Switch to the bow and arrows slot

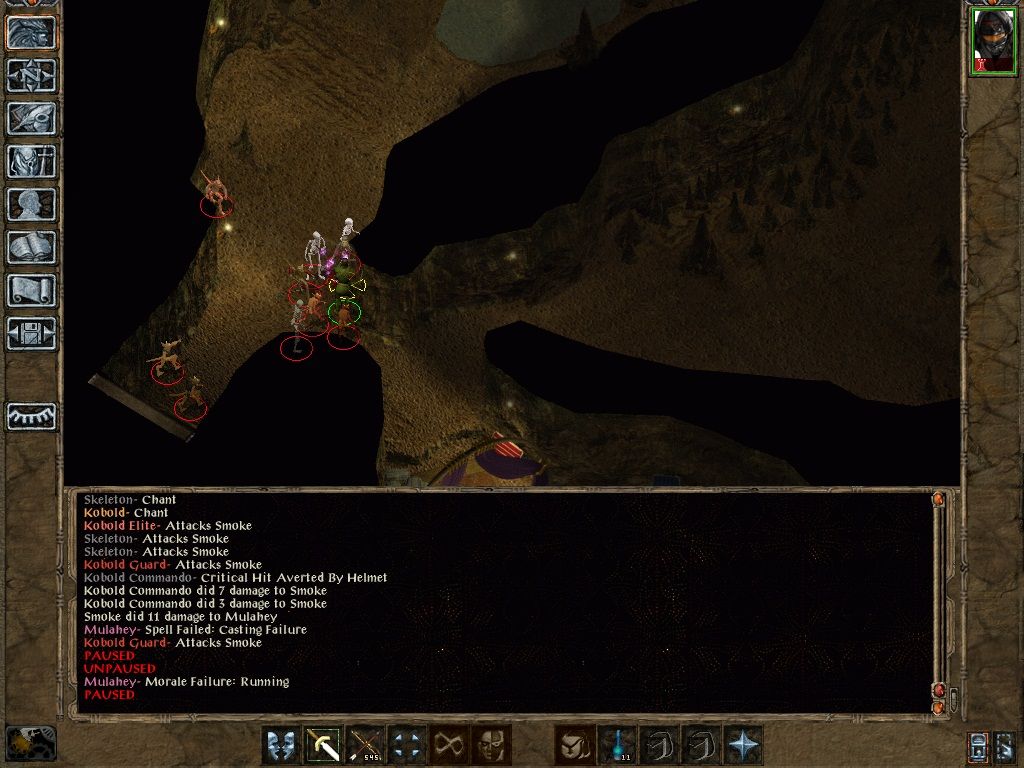click(x=365, y=745)
